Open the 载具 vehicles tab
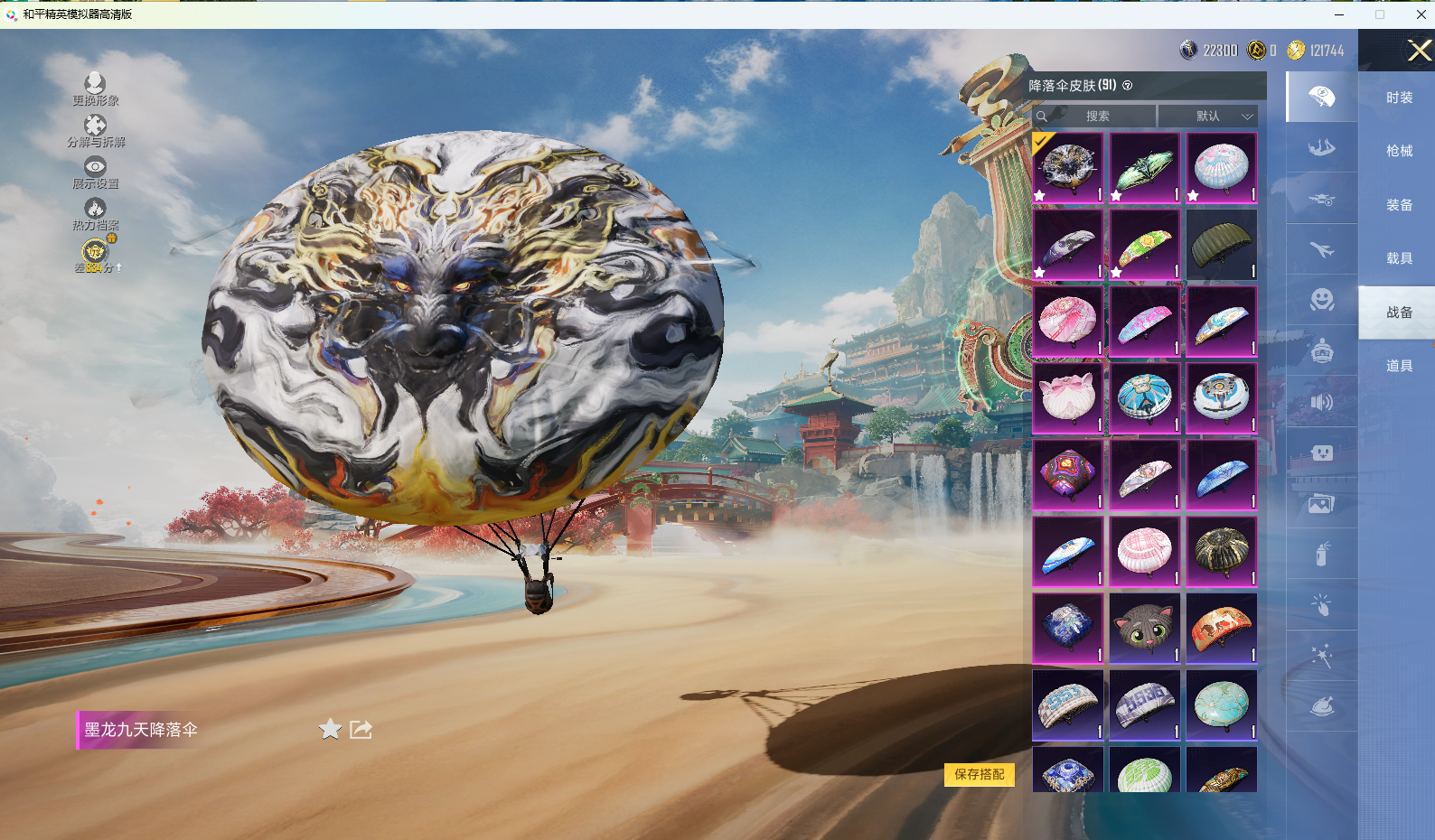The height and width of the screenshot is (840, 1435). click(x=1399, y=258)
